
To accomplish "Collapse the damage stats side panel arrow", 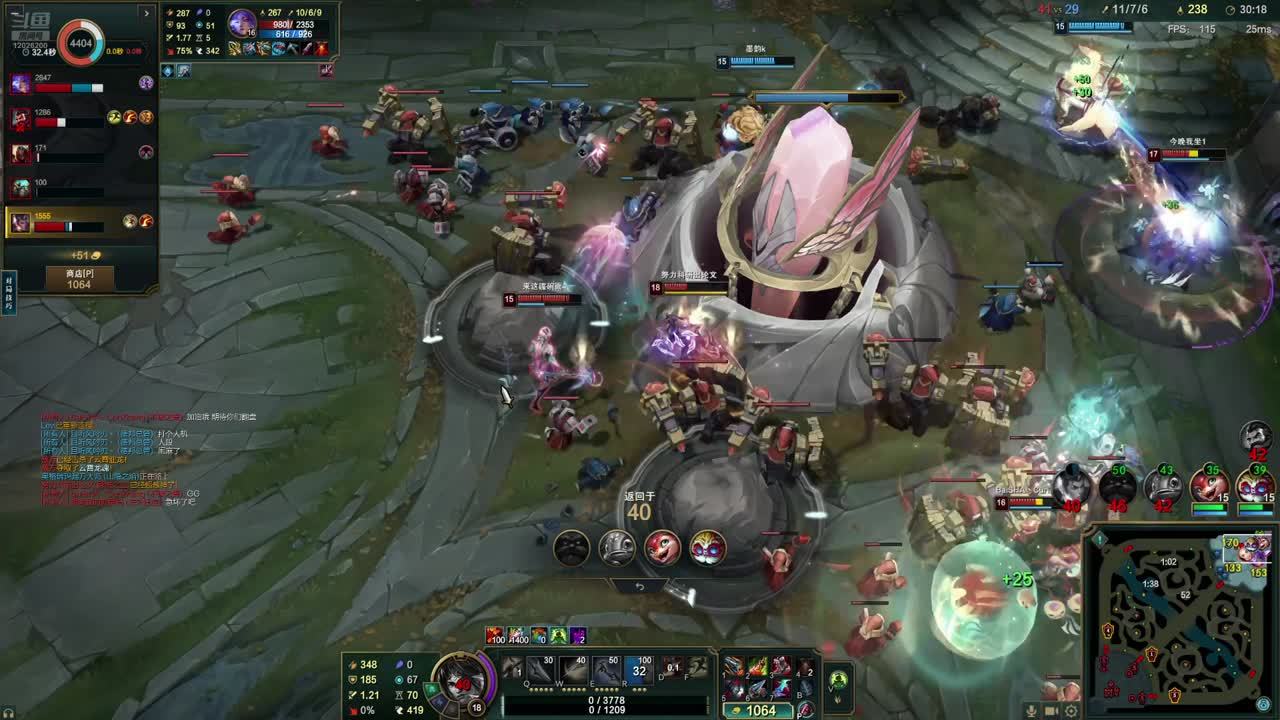I will (147, 13).
